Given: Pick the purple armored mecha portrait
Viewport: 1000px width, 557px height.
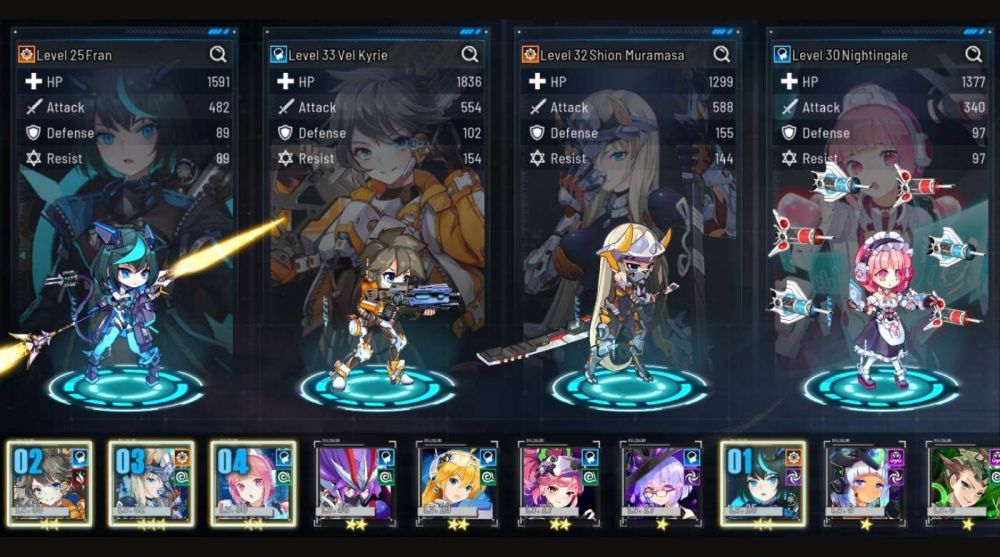Looking at the screenshot, I should click(x=355, y=483).
